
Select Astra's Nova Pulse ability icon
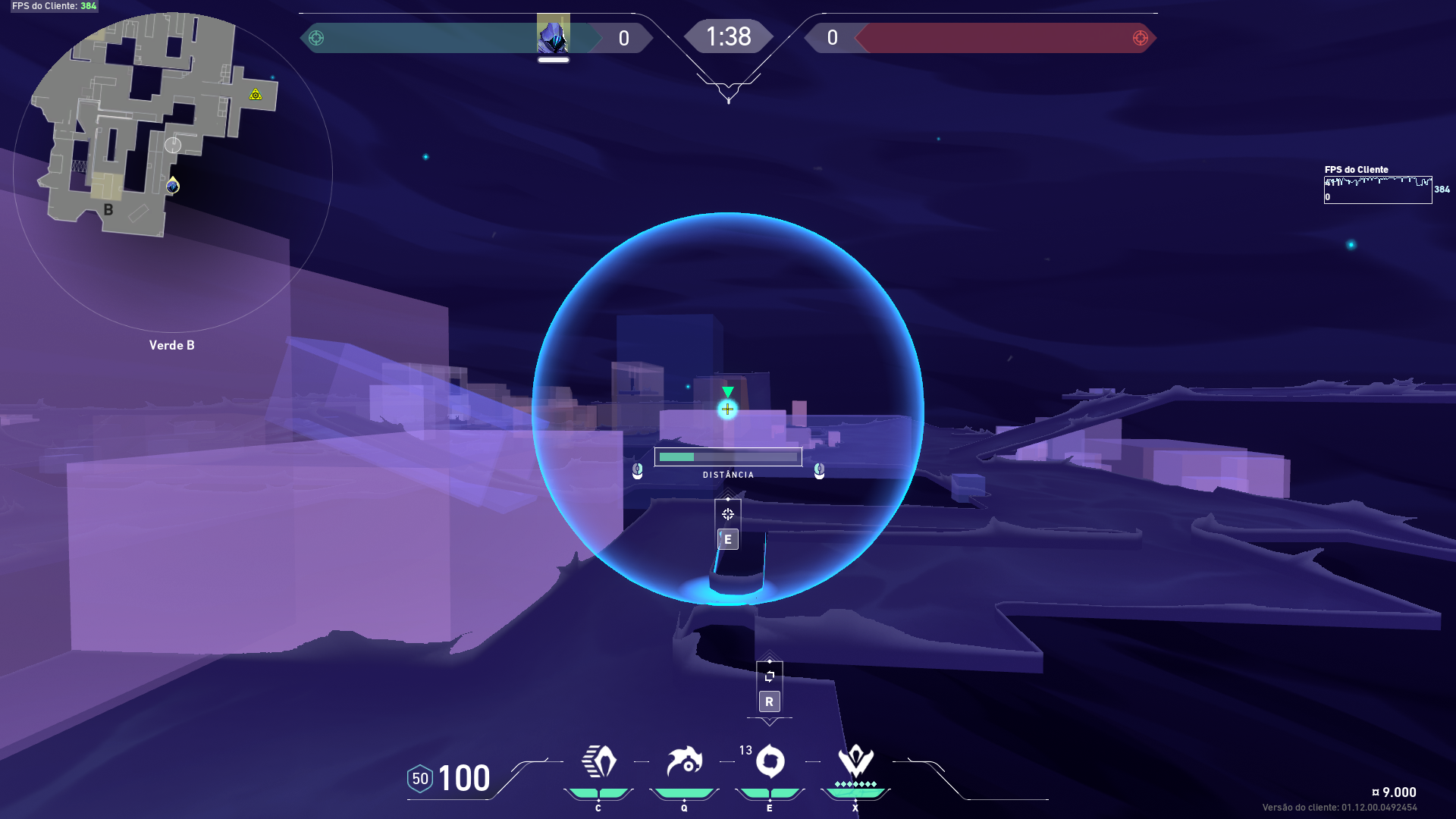tap(683, 761)
